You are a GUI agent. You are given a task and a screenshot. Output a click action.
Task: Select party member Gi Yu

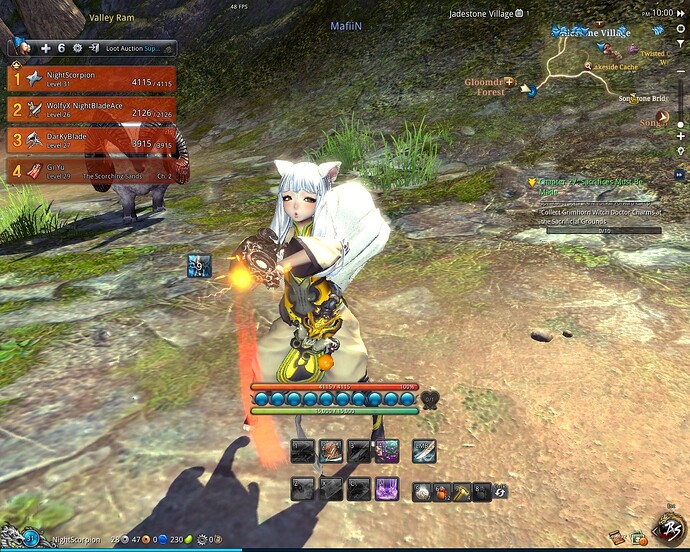[x=92, y=170]
